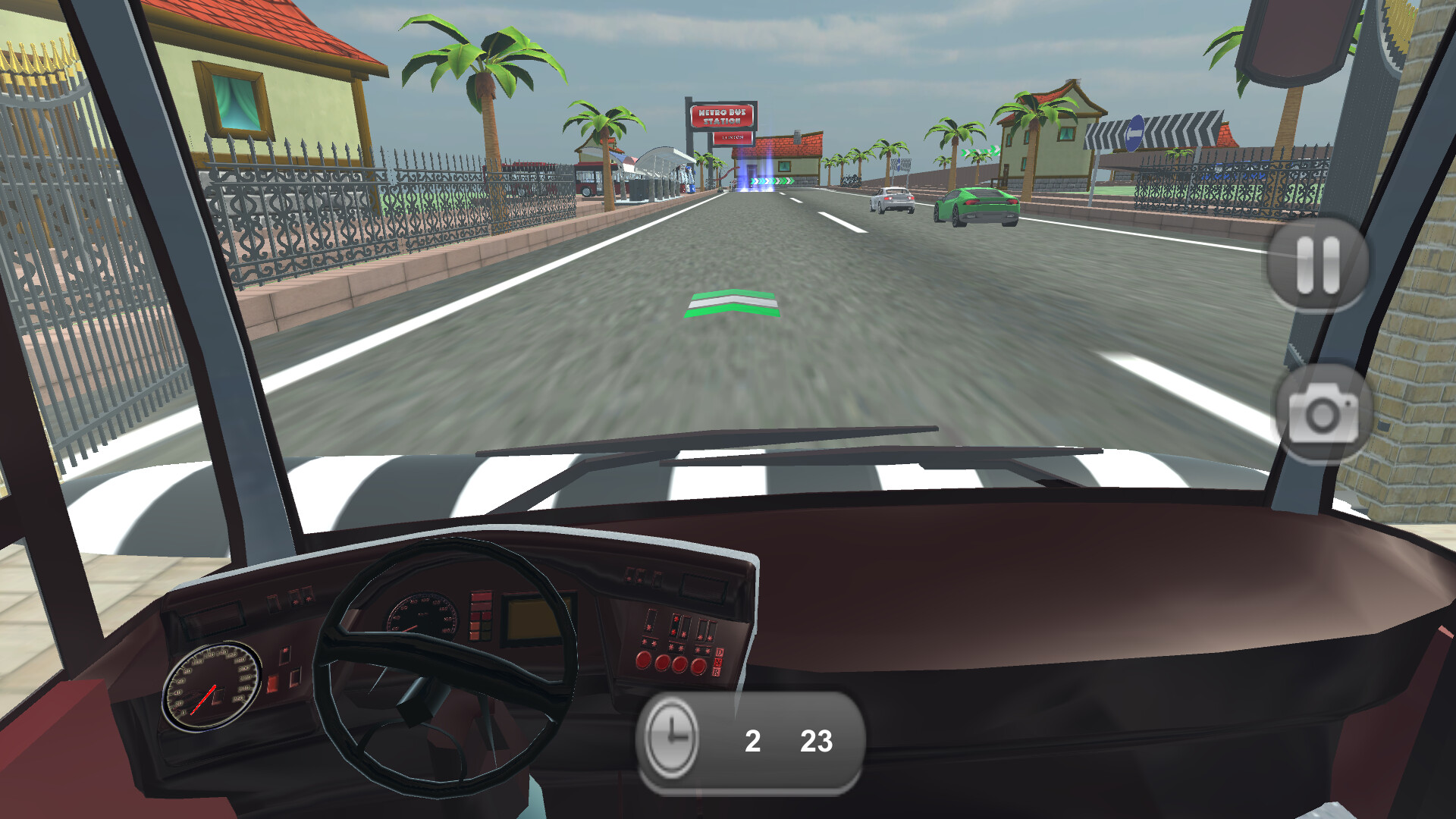Flip the rightmost dashboard switch pair
This screenshot has width=1456, height=819.
click(705, 629)
